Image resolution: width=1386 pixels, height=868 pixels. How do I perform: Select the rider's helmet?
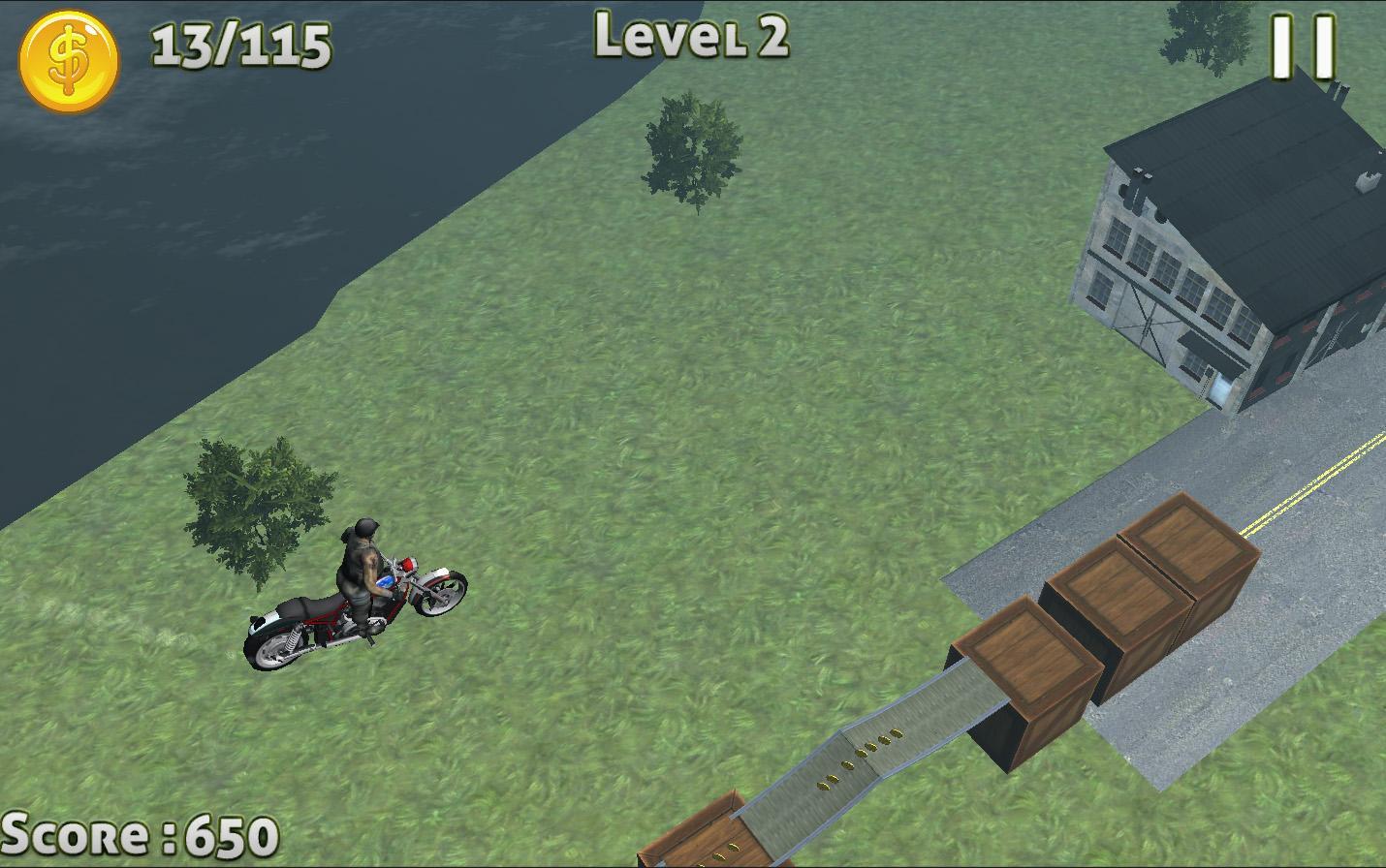pyautogui.click(x=365, y=528)
